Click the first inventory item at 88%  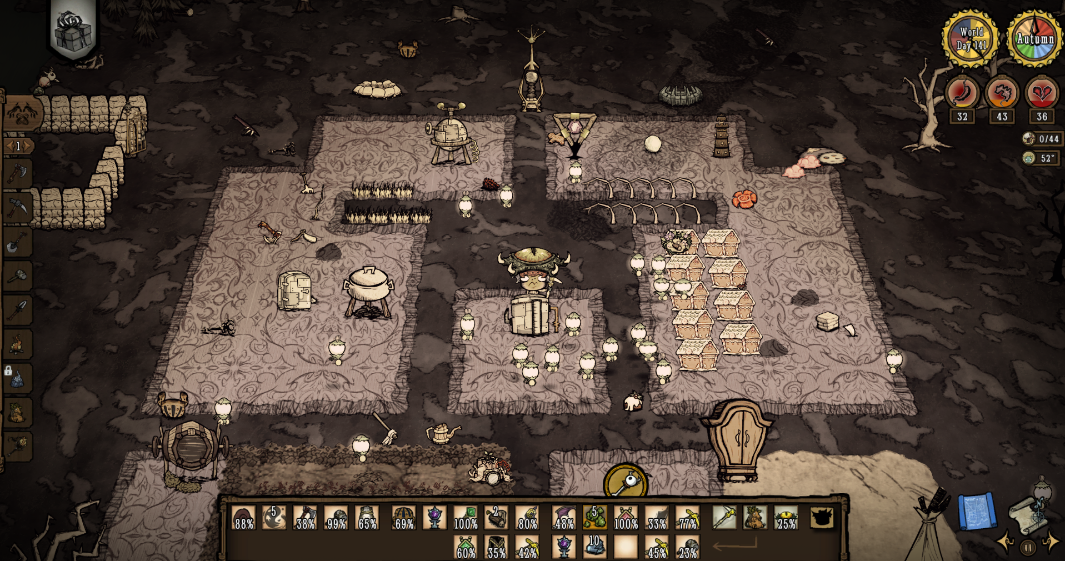[244, 518]
